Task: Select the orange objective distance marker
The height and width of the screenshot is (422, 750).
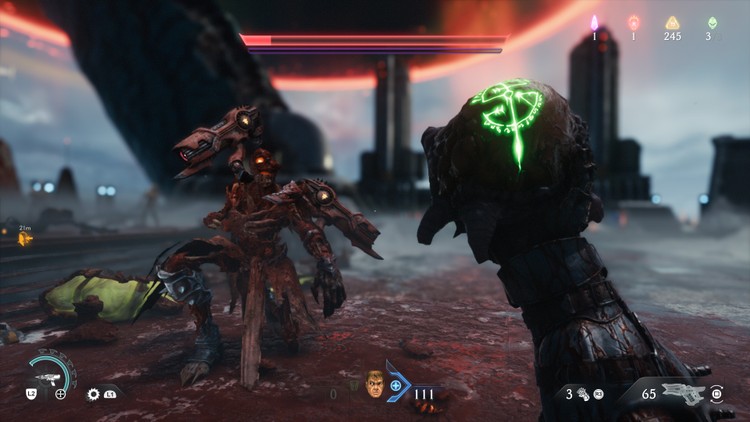Action: tap(25, 239)
